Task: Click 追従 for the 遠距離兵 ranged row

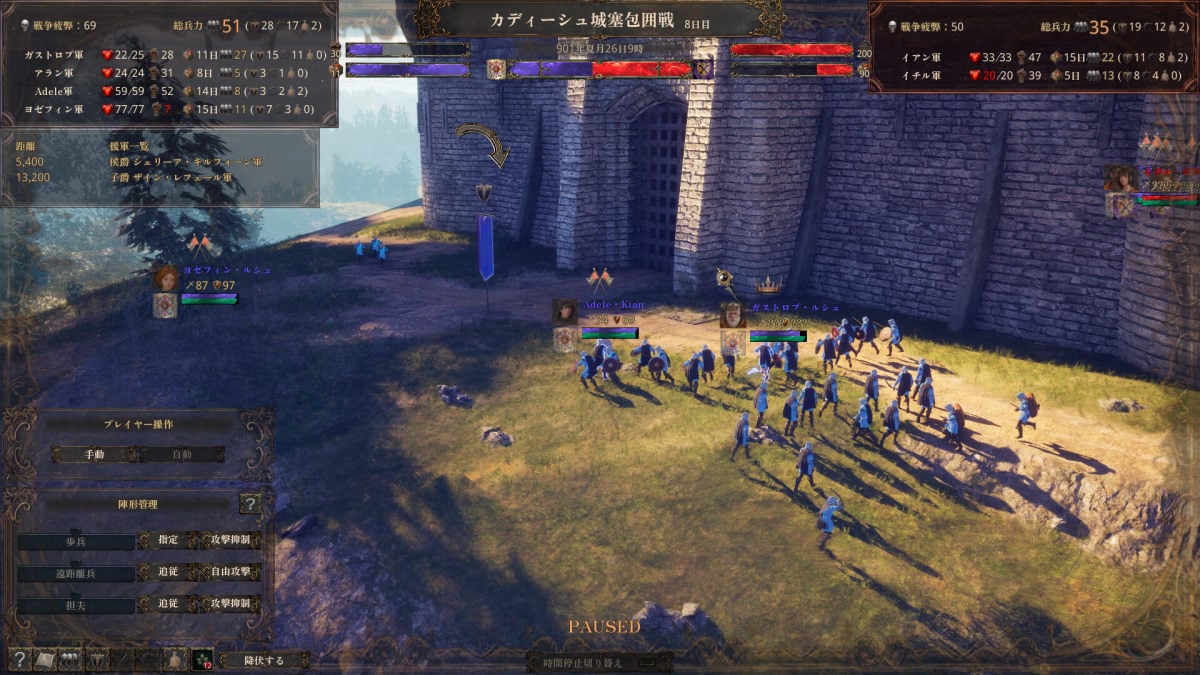Action: (x=168, y=573)
